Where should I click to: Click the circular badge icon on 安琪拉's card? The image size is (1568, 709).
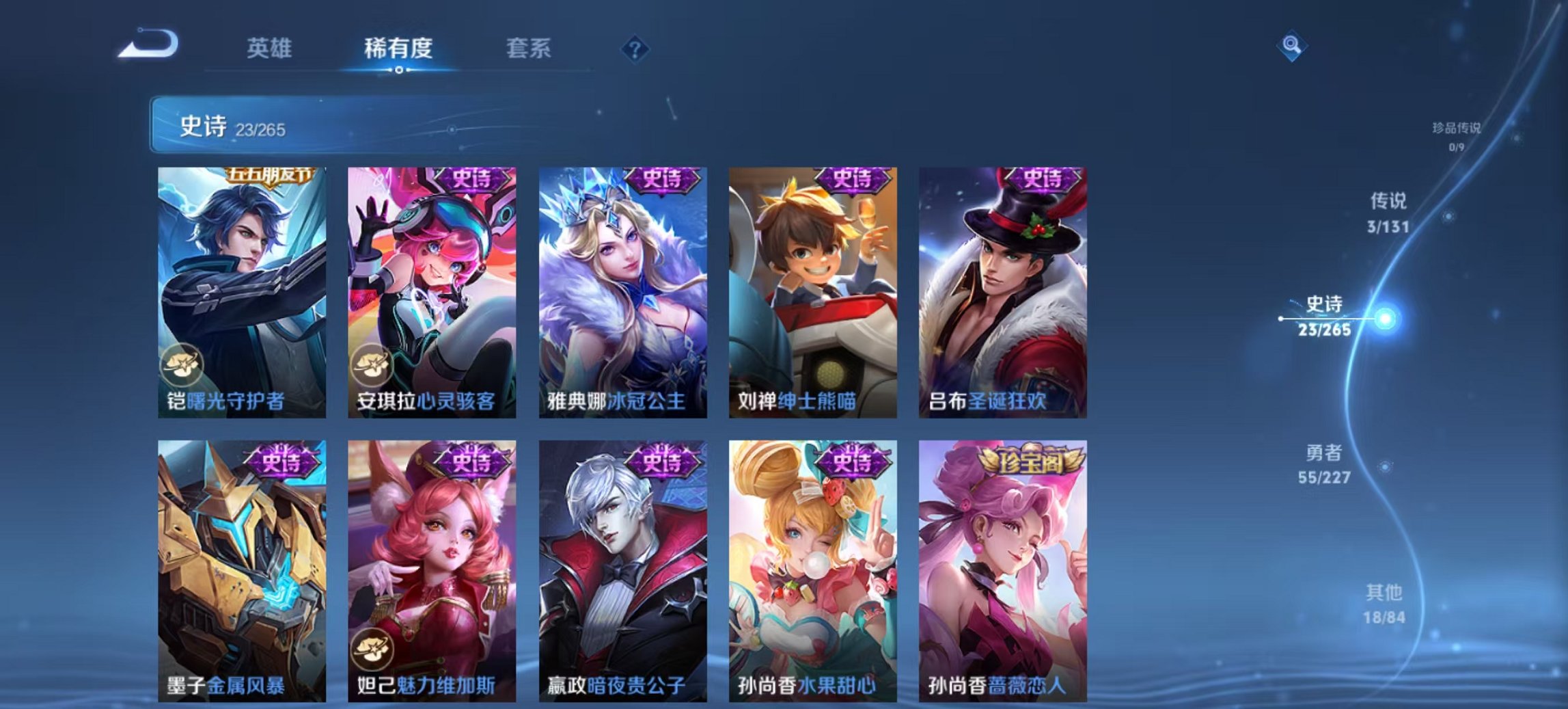(376, 366)
